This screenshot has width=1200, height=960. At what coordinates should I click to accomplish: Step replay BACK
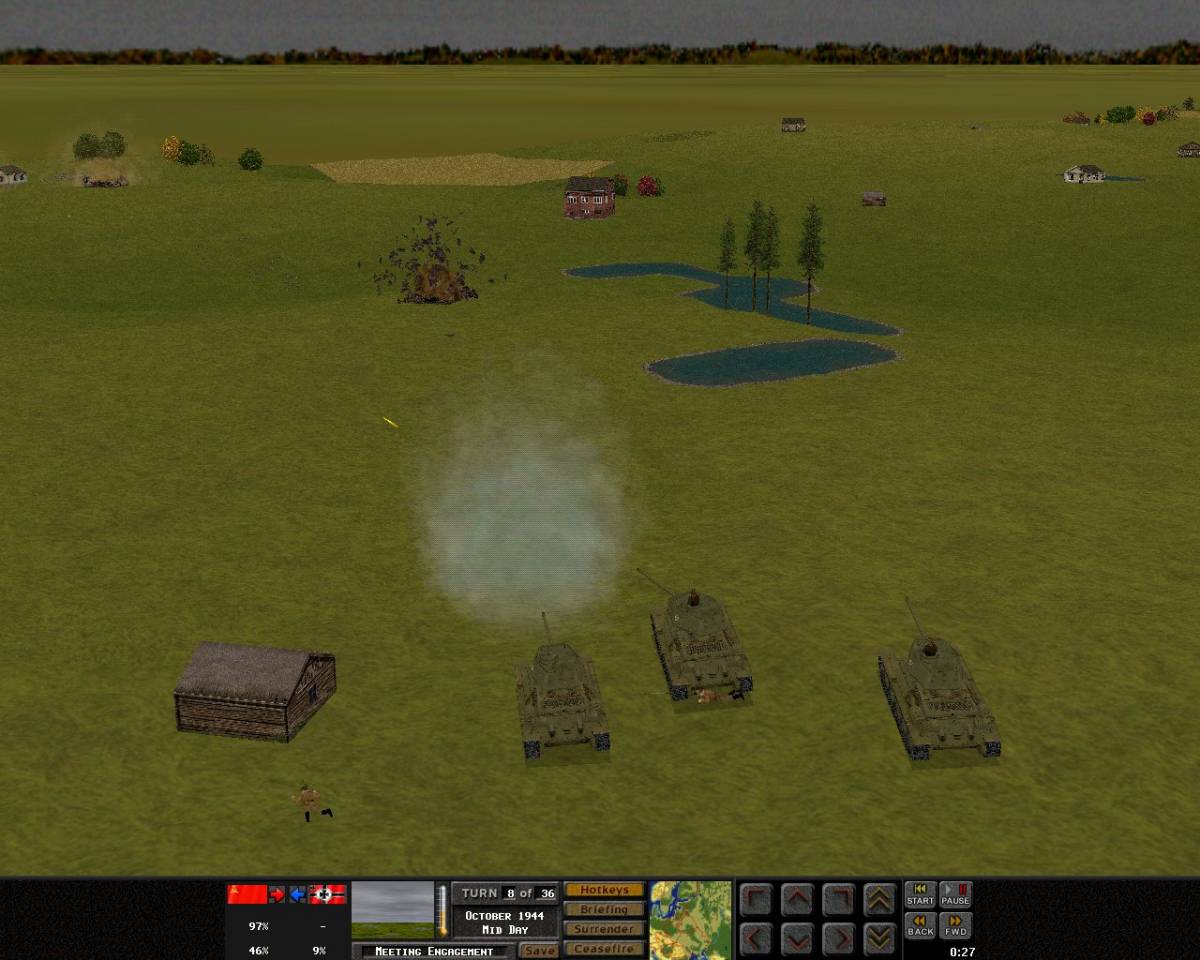[920, 926]
